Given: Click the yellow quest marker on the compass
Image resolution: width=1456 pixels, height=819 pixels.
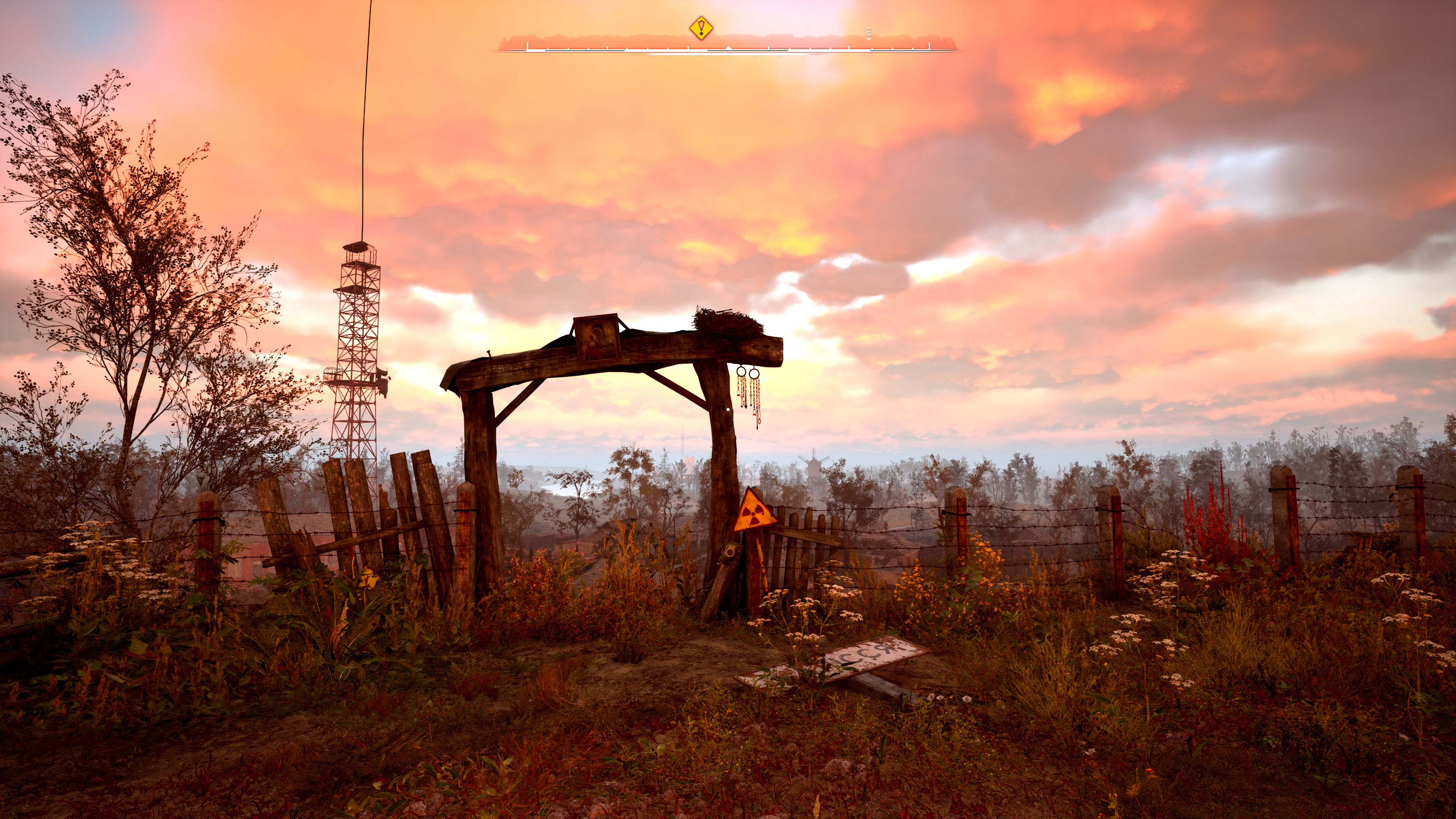Looking at the screenshot, I should coord(701,27).
